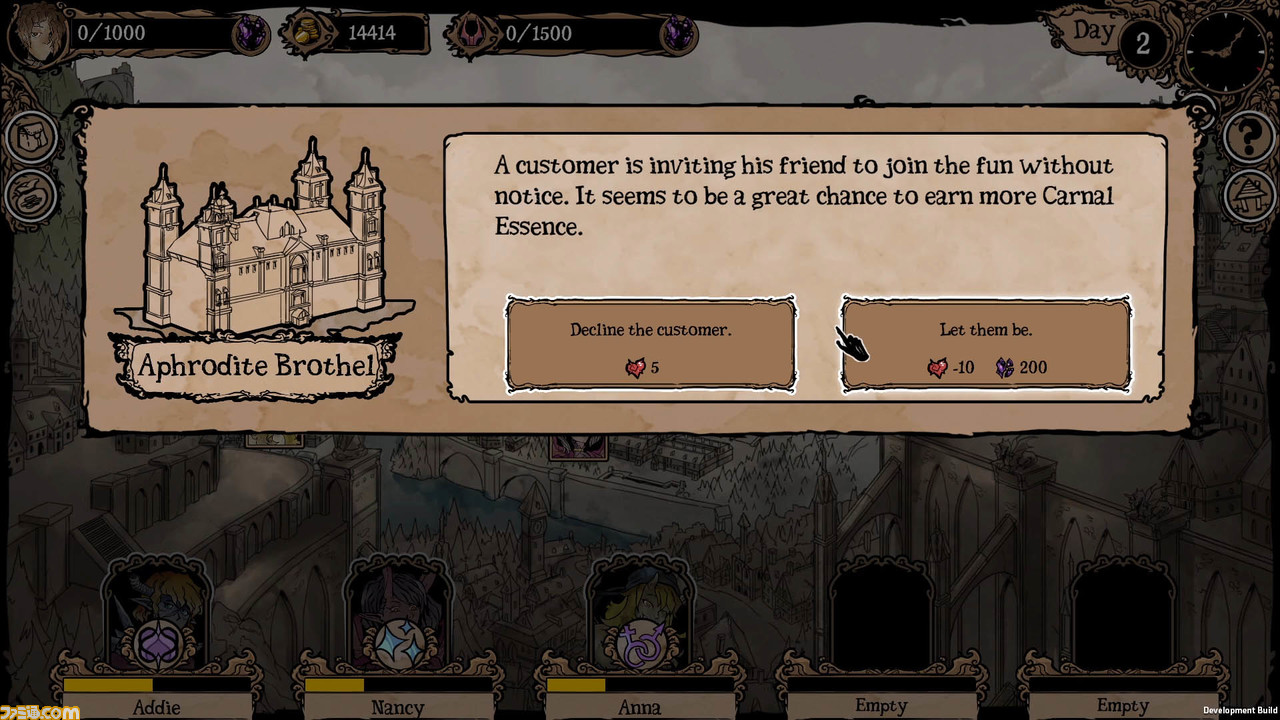Choose "Decline the customer." option

tap(651, 345)
